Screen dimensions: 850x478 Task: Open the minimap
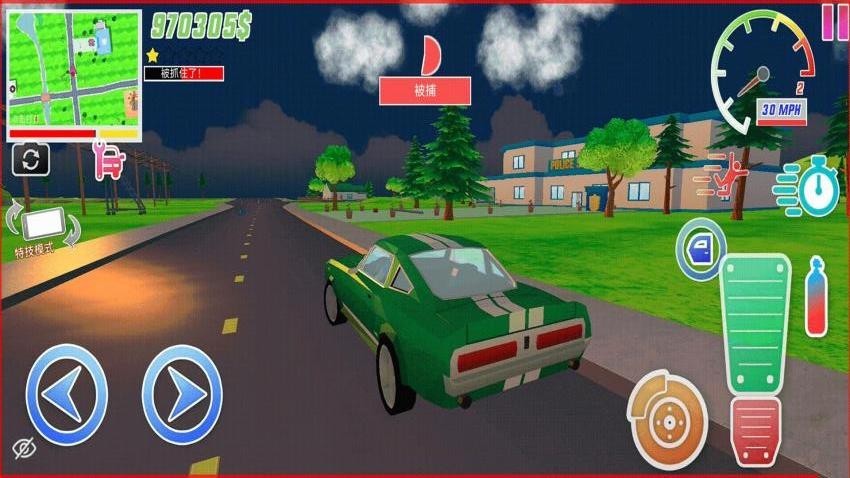pos(74,73)
